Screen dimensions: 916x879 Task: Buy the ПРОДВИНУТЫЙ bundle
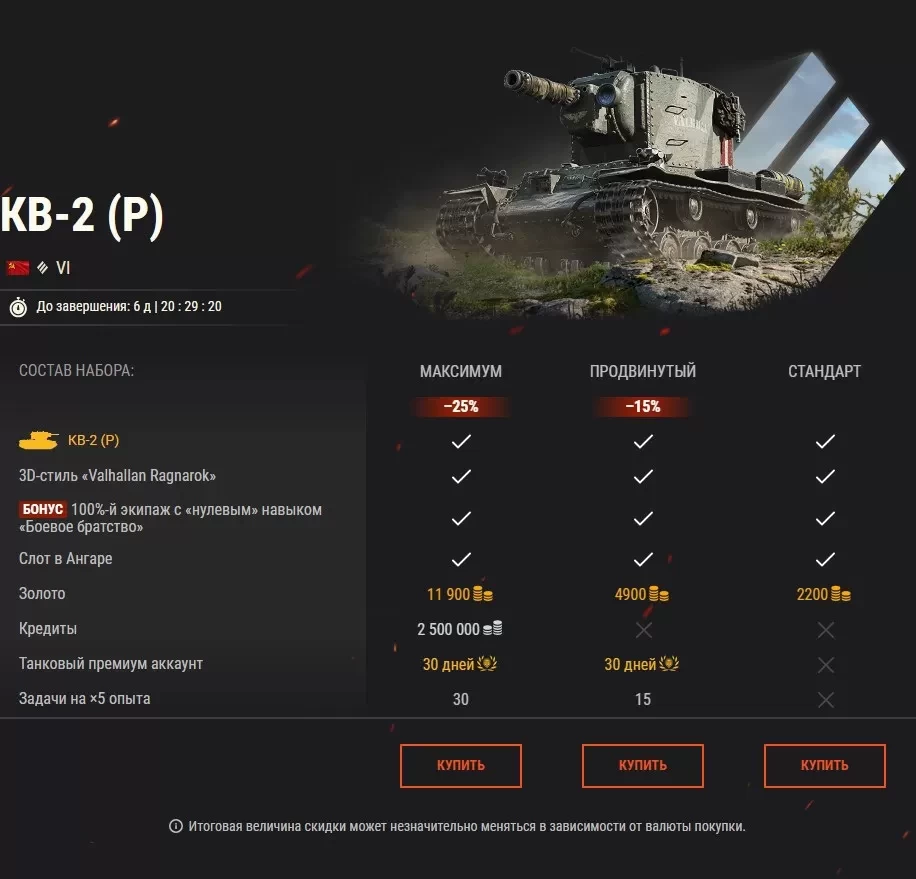coord(643,765)
